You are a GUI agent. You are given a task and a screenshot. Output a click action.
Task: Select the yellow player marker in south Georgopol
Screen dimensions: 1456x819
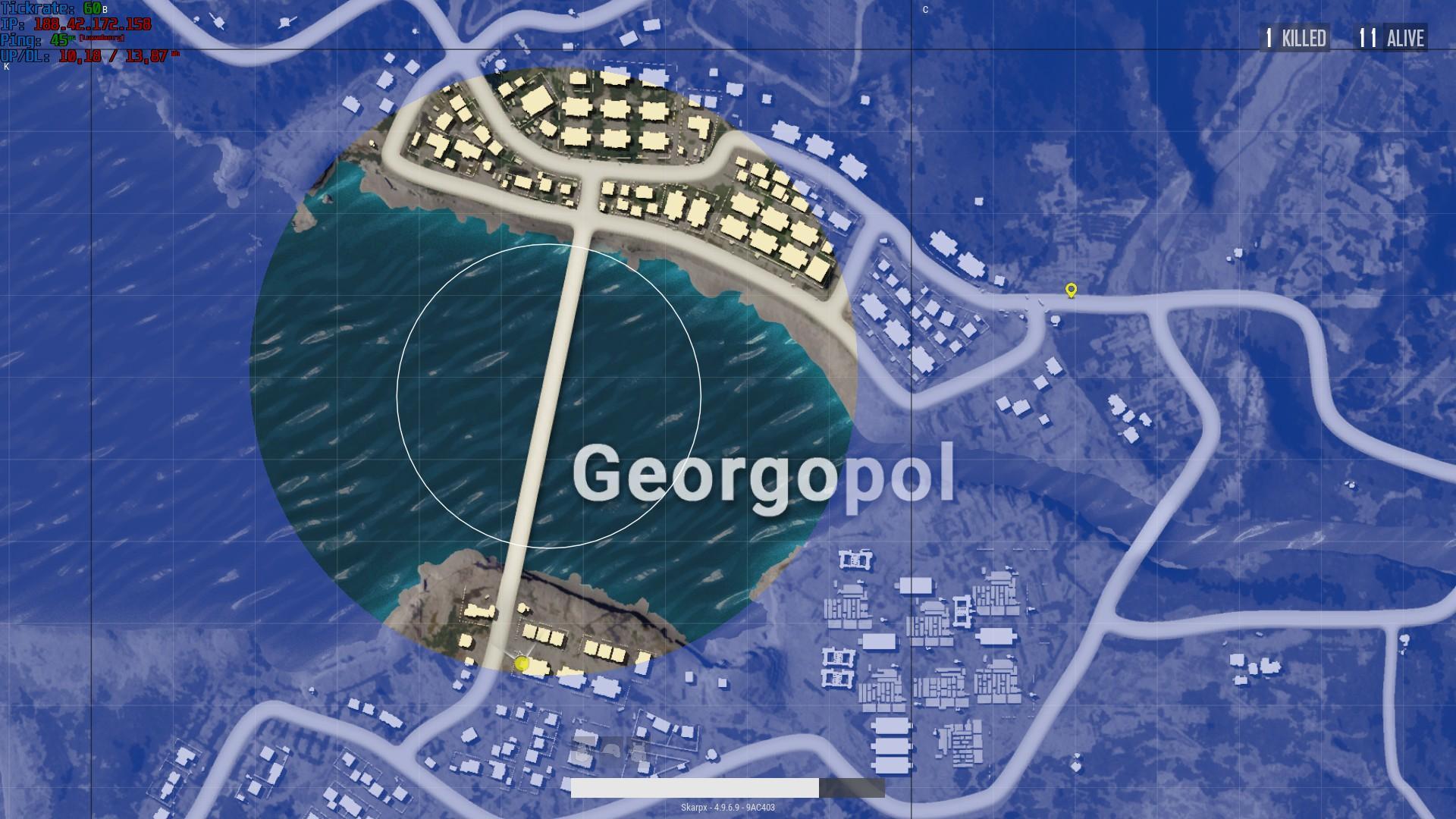click(522, 664)
